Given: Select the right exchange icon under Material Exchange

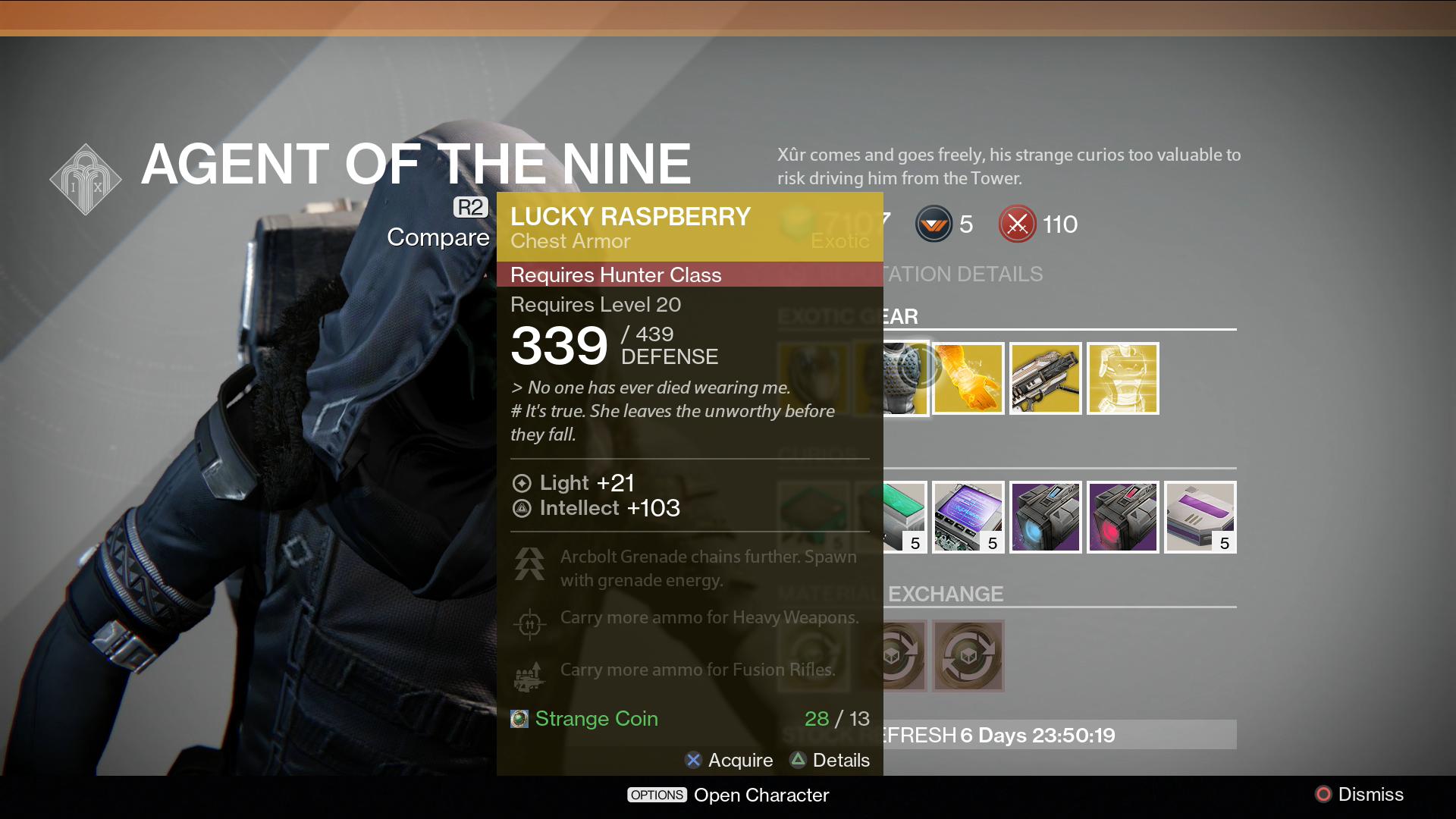Looking at the screenshot, I should [969, 656].
